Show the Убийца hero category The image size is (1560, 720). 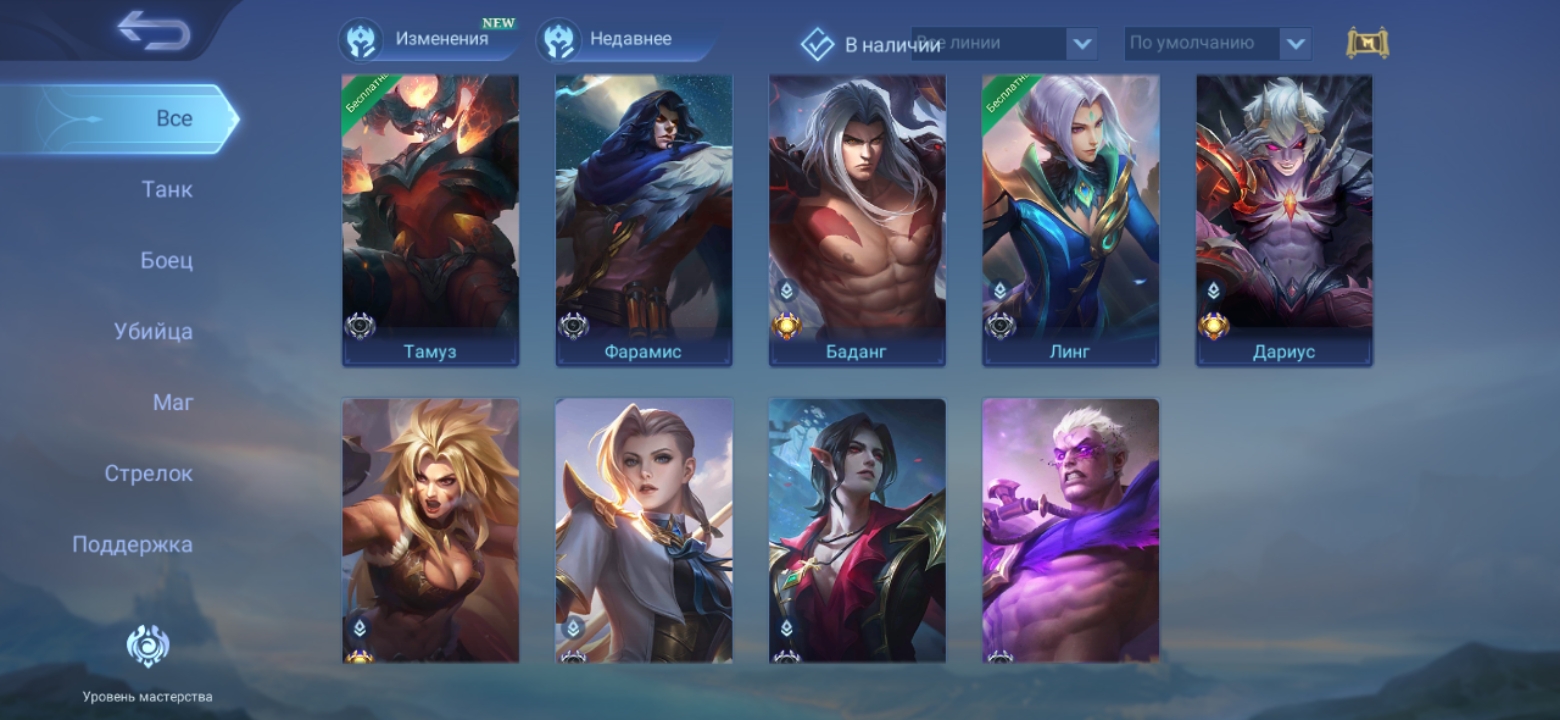point(153,331)
